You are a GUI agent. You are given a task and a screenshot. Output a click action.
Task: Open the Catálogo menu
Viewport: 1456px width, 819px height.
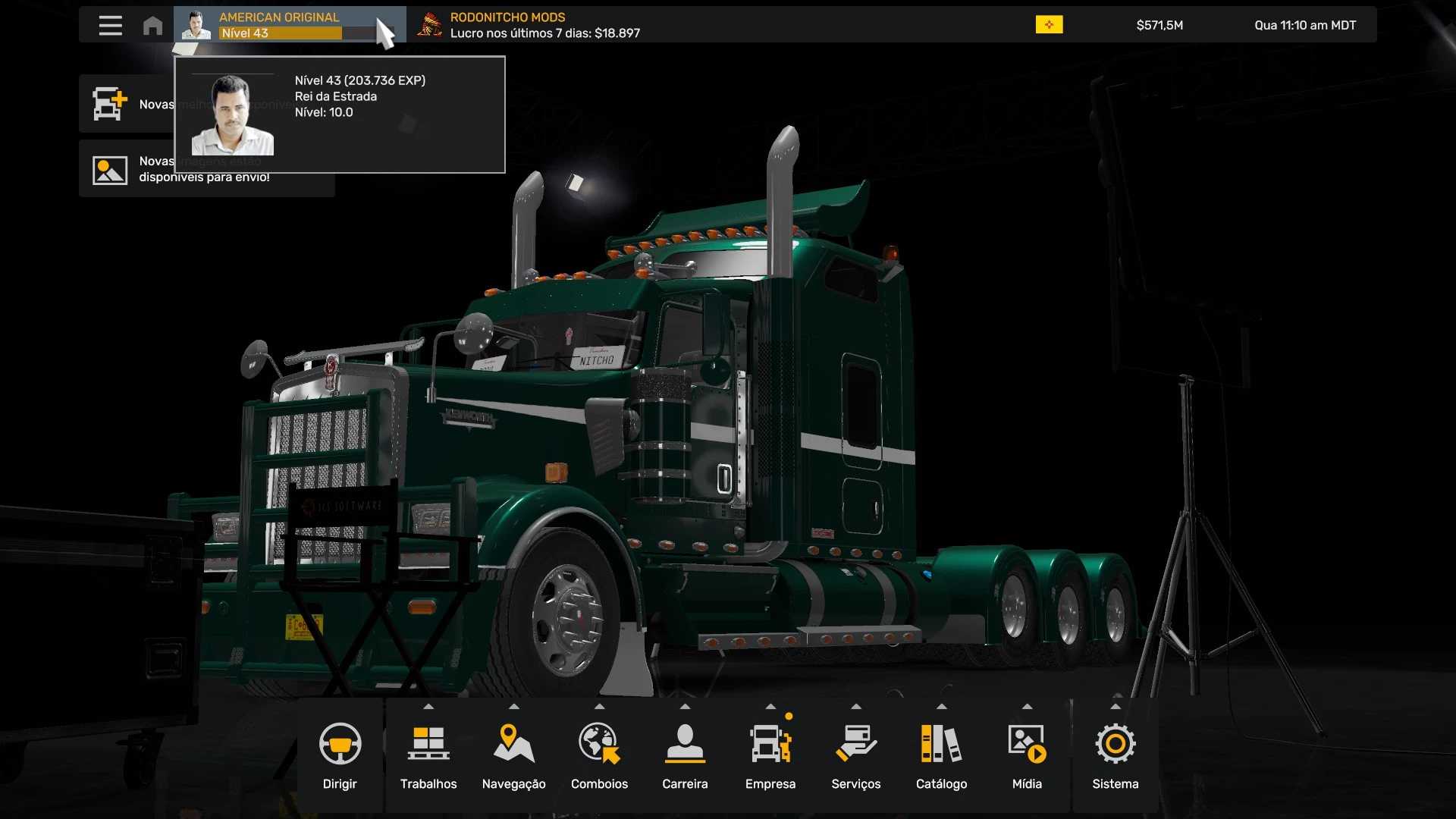pos(941,756)
